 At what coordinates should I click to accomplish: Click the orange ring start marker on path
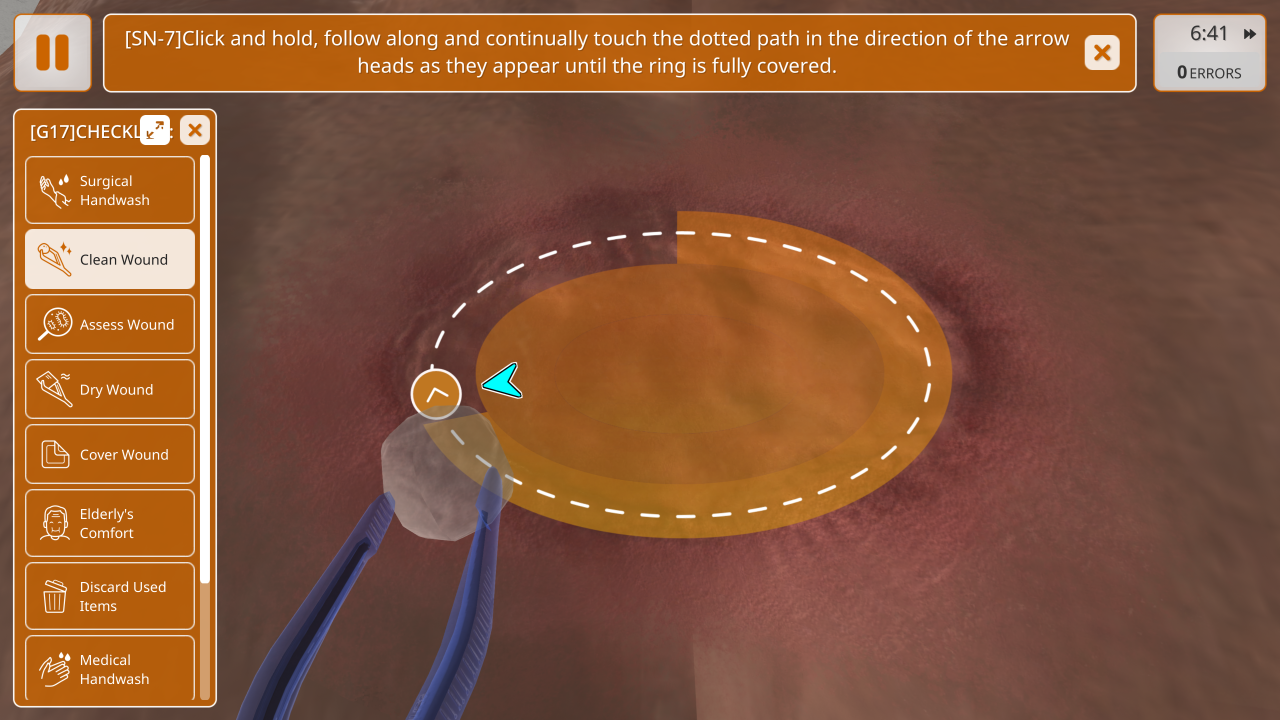coord(436,394)
